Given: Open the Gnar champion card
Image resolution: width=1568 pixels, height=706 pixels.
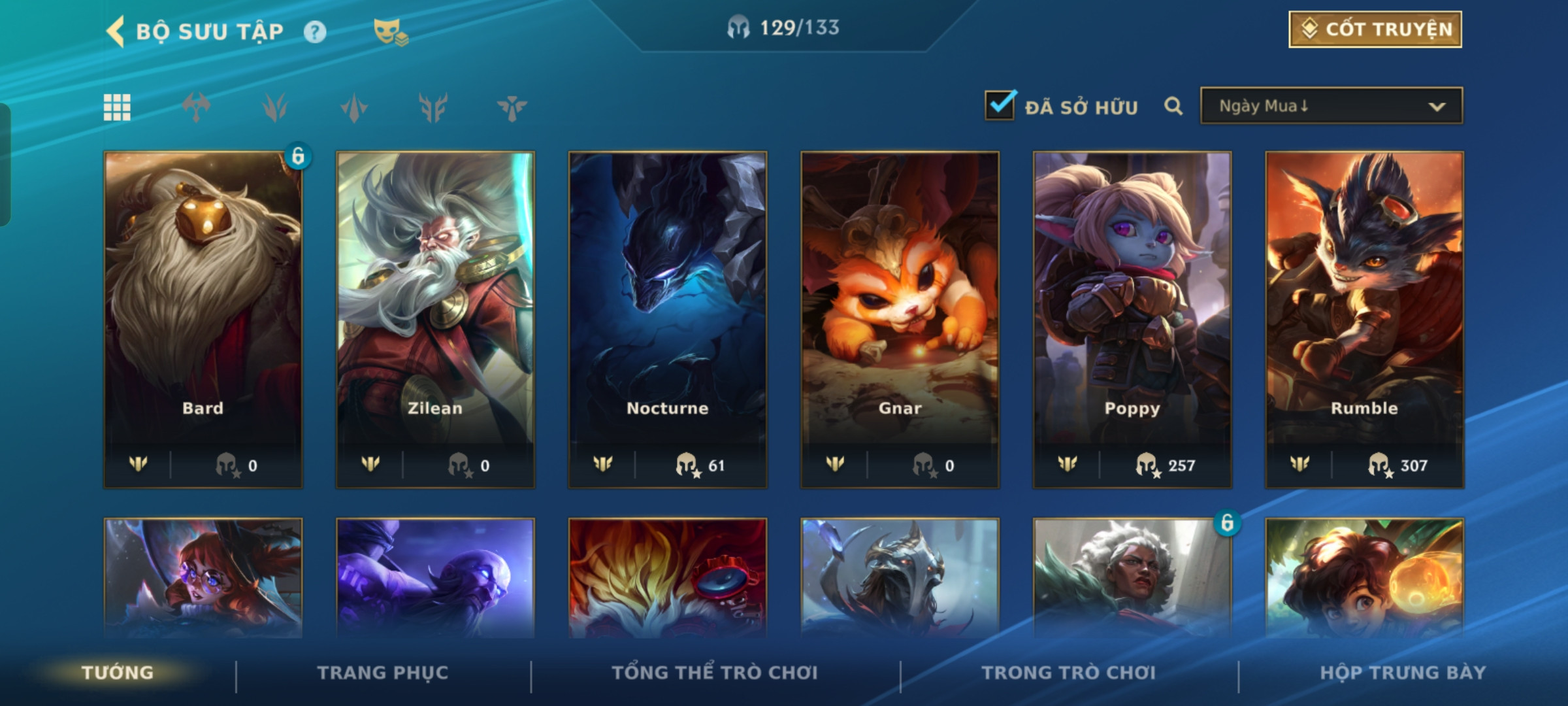Looking at the screenshot, I should click(900, 319).
